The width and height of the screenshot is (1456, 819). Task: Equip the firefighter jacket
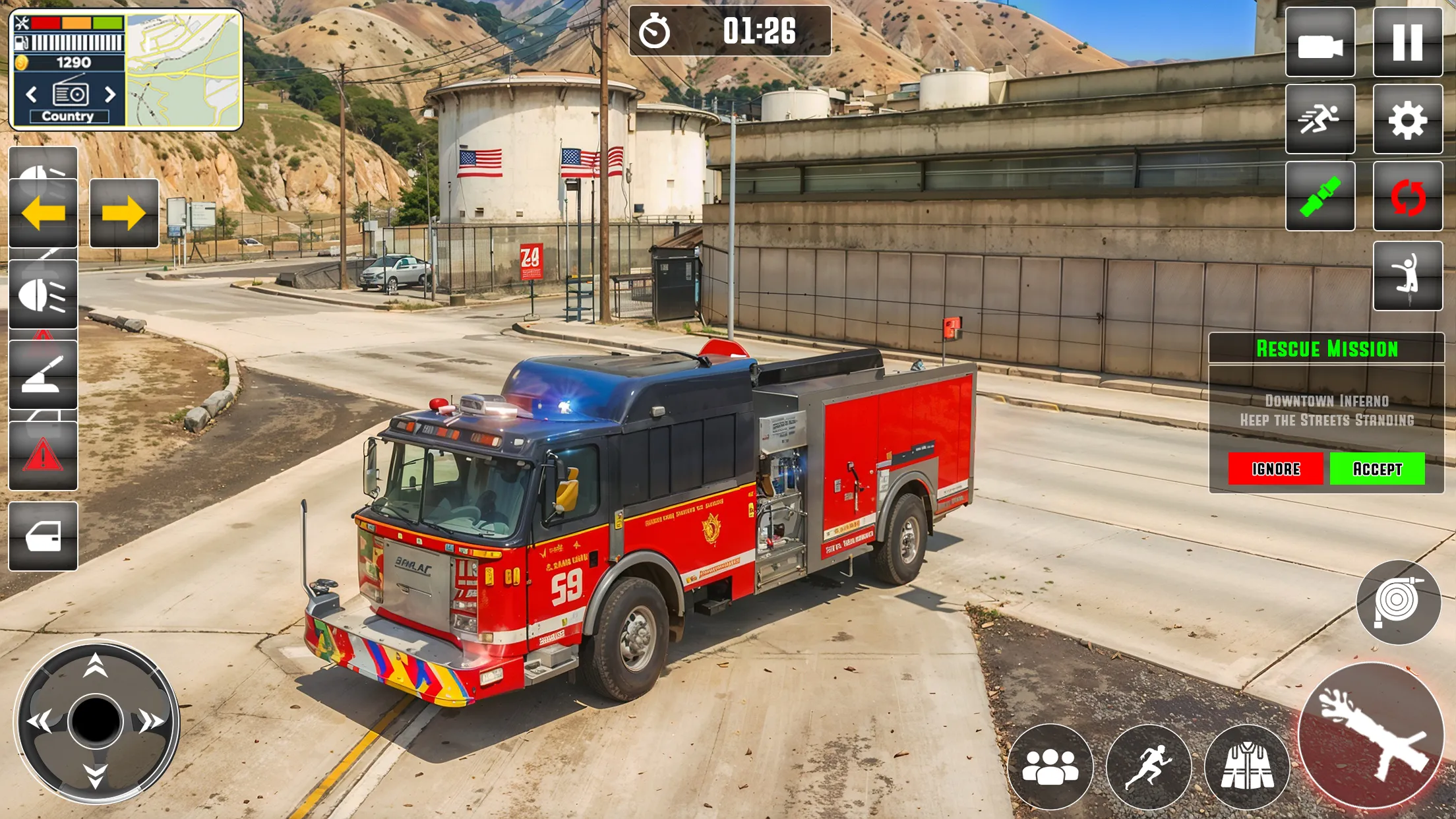pyautogui.click(x=1246, y=766)
